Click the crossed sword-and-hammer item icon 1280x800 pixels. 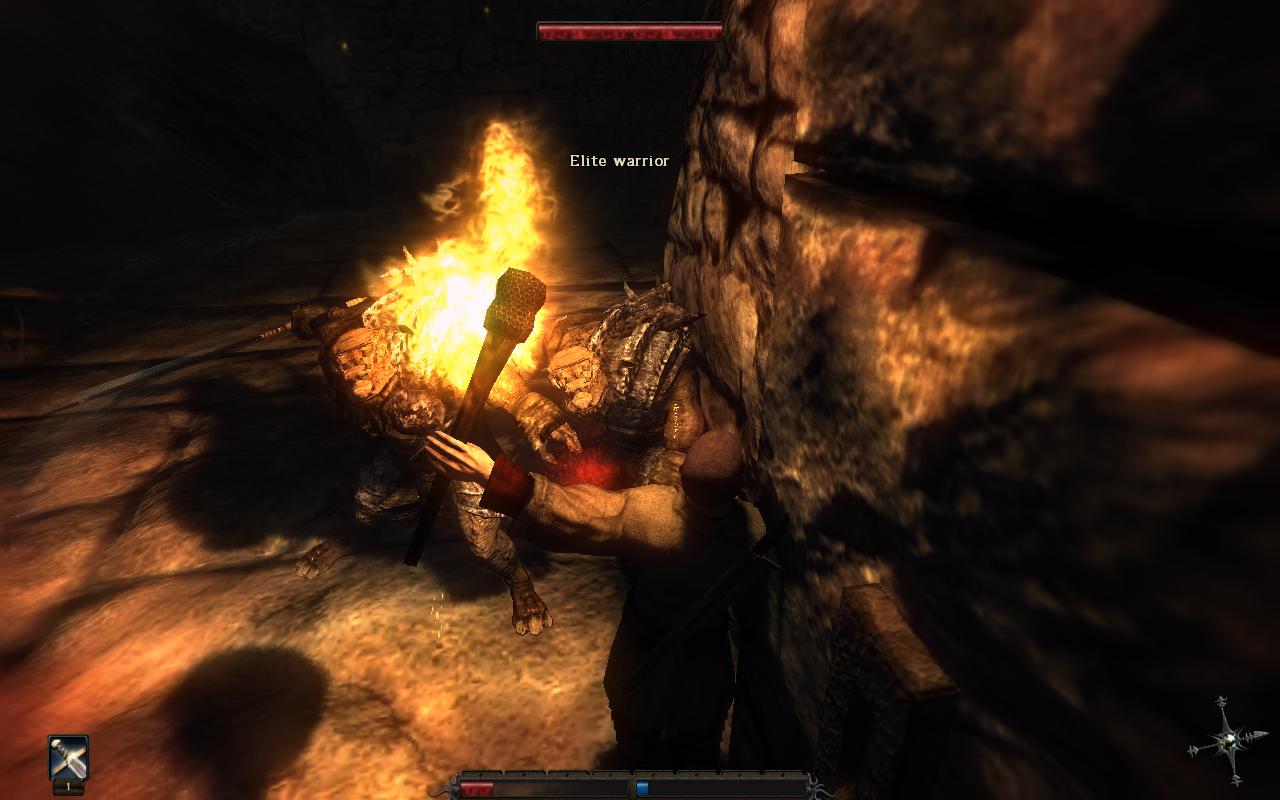click(x=68, y=757)
